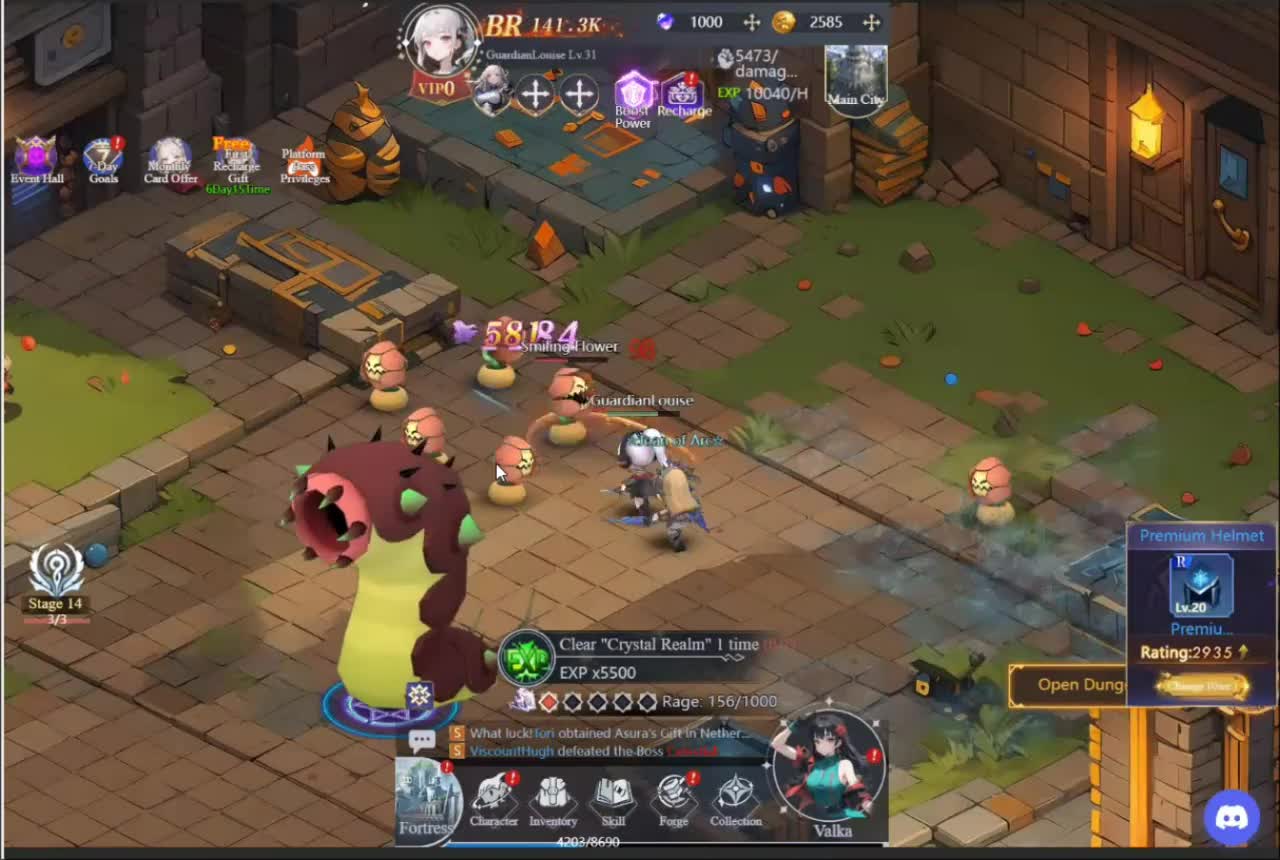
Task: Open the Stage 14 progress emblem
Action: point(56,575)
